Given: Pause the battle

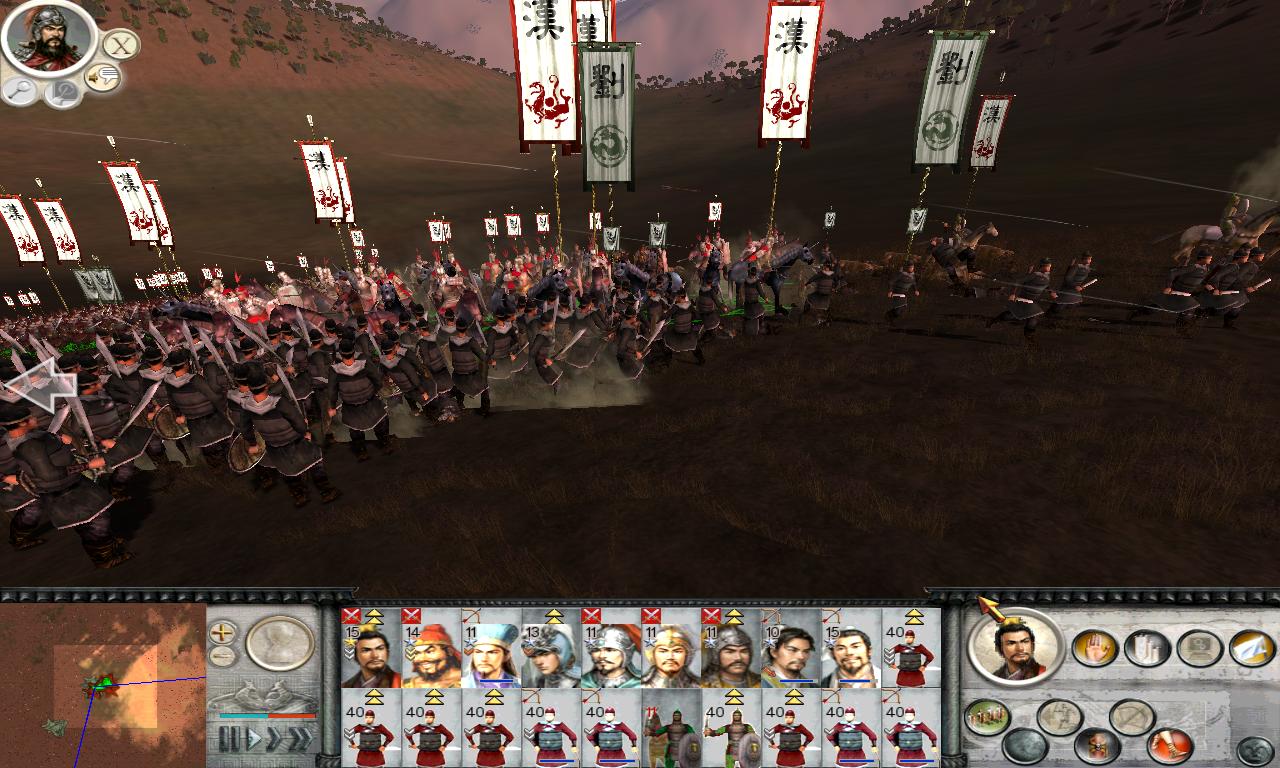Looking at the screenshot, I should point(230,737).
